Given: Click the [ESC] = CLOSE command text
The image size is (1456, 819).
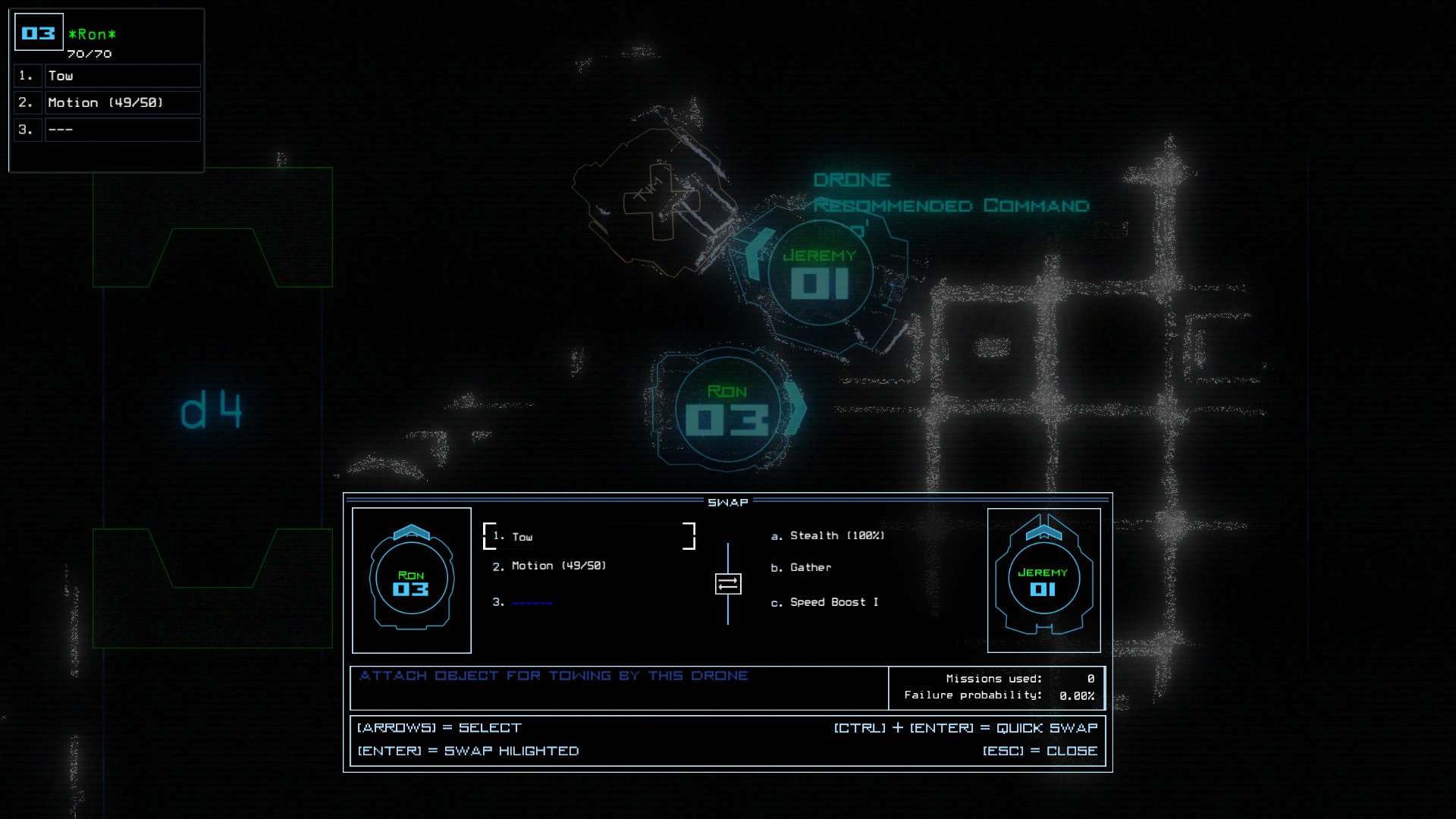Looking at the screenshot, I should pyautogui.click(x=1040, y=751).
